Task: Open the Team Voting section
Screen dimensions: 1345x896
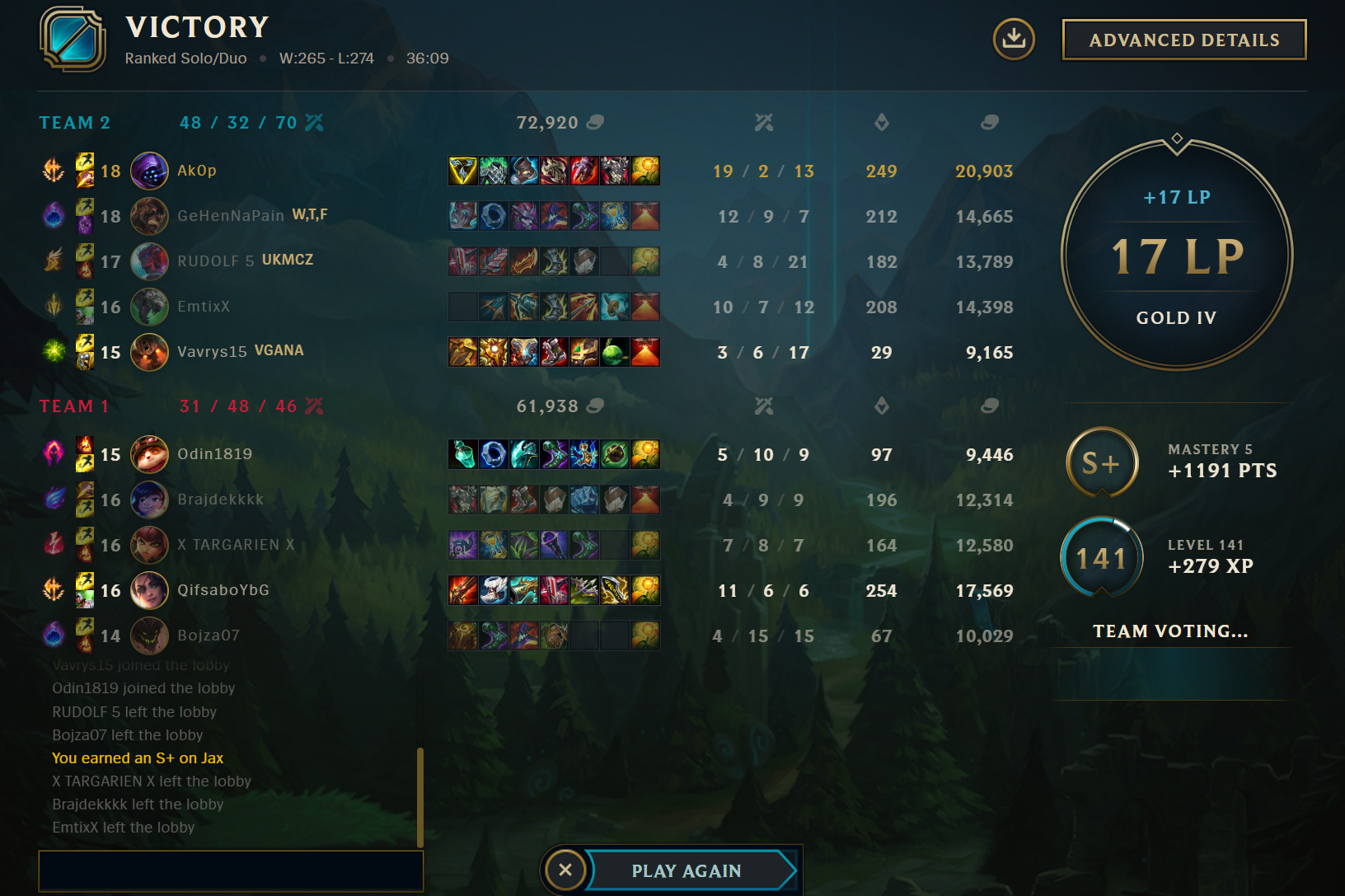Action: [x=1170, y=631]
